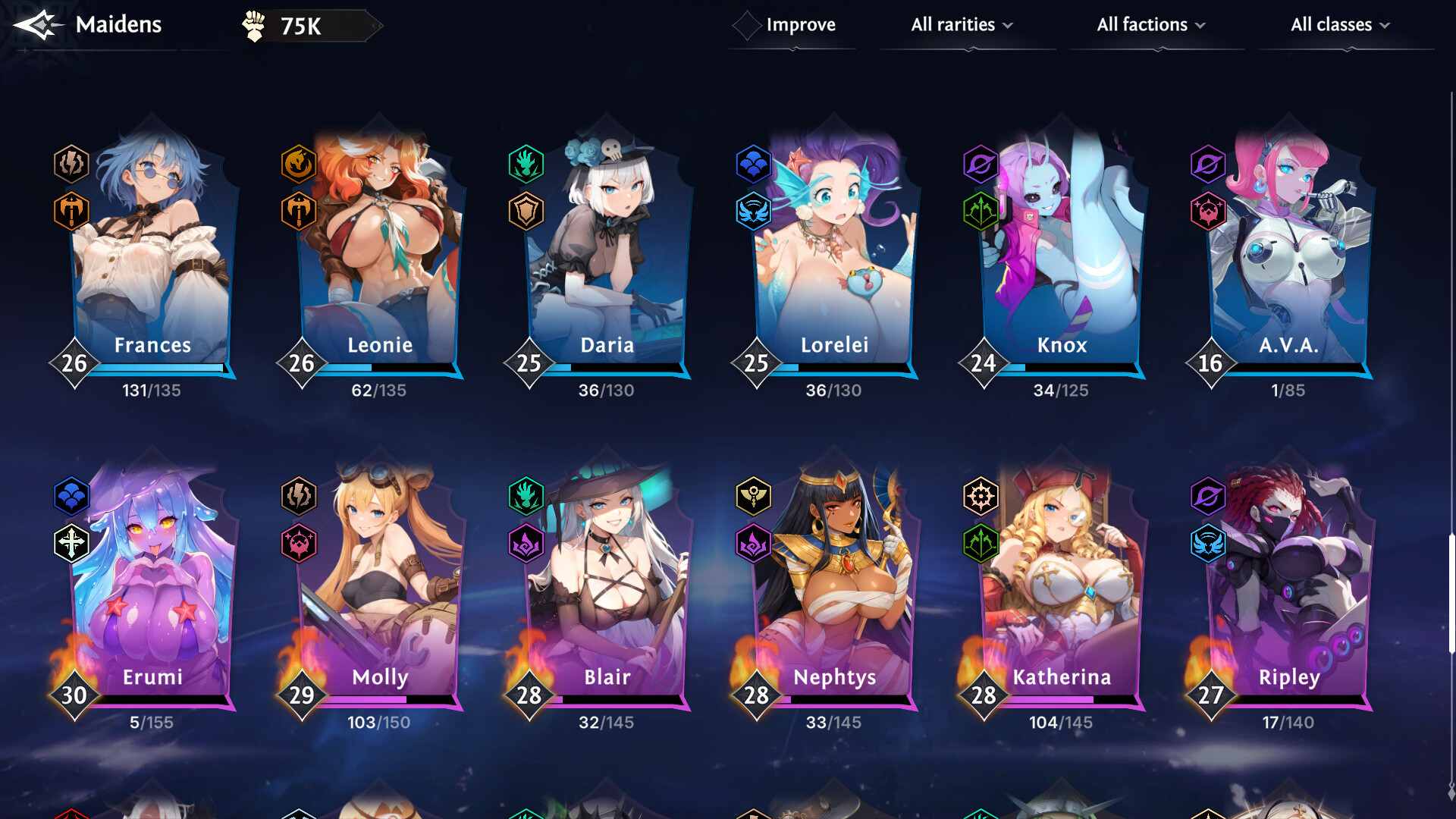This screenshot has width=1456, height=819.
Task: Click Frances's level 26 badge
Action: tap(73, 364)
